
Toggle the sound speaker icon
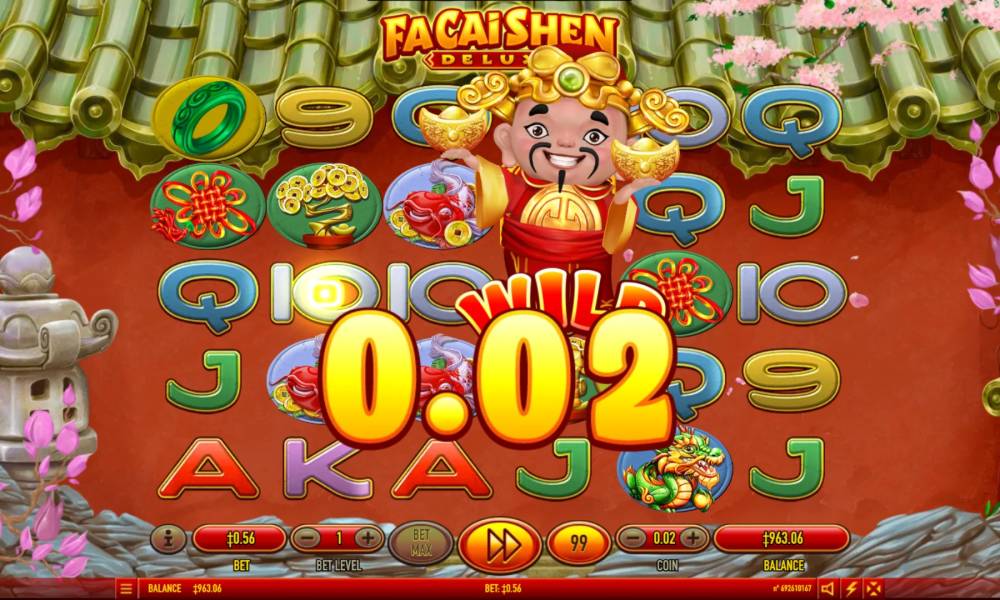tap(828, 589)
